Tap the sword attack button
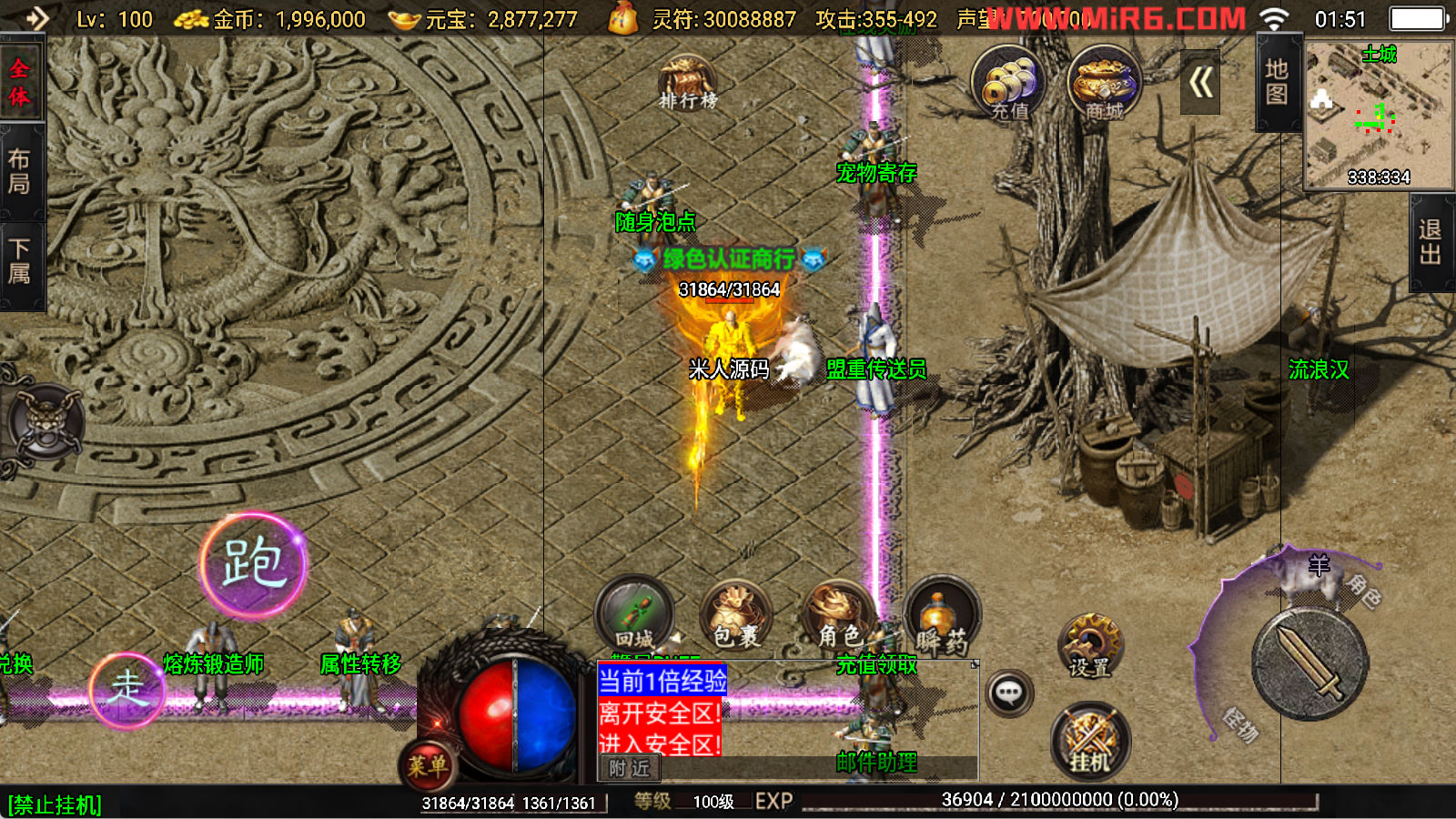Viewport: 1456px width, 819px height. pos(1310,664)
